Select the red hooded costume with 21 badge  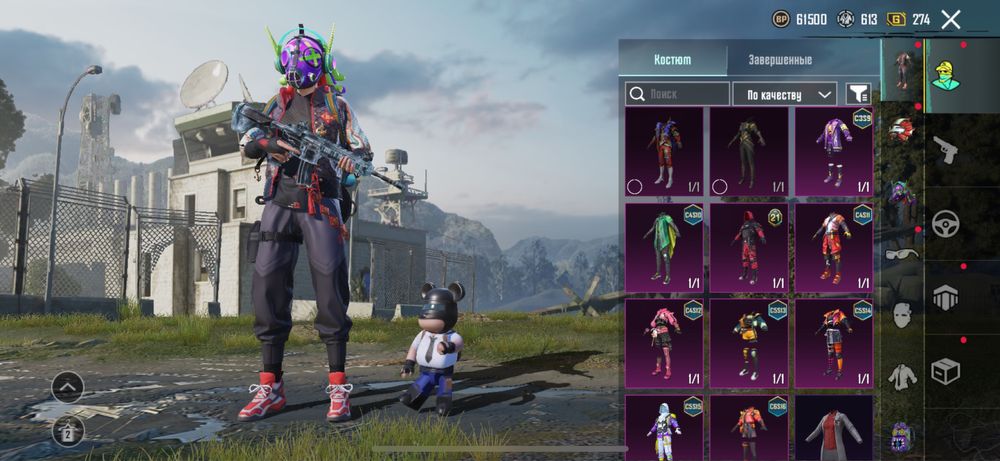(748, 247)
